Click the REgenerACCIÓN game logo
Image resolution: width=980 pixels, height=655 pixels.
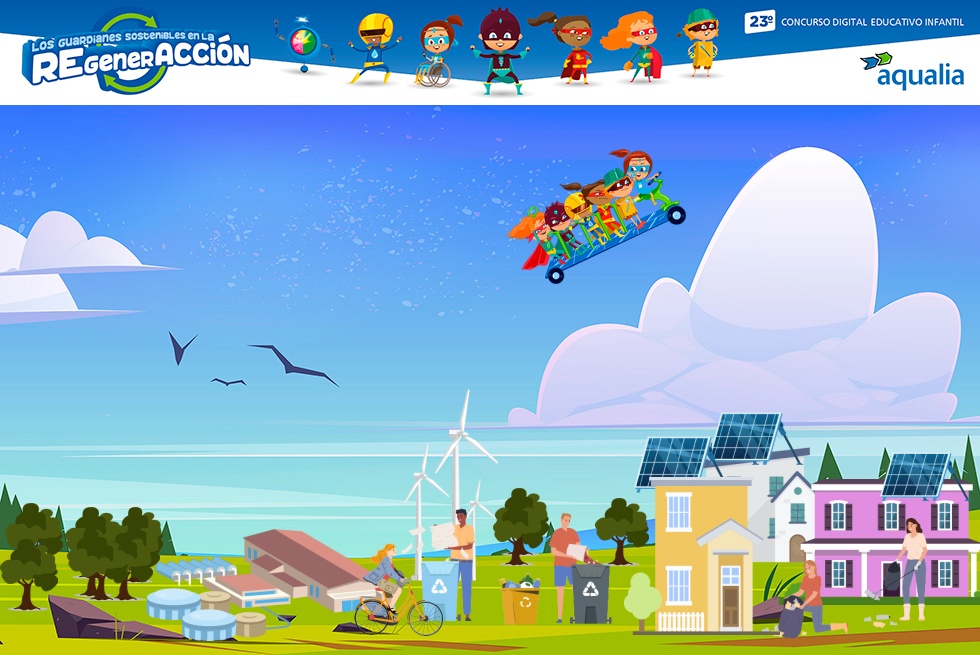[136, 55]
